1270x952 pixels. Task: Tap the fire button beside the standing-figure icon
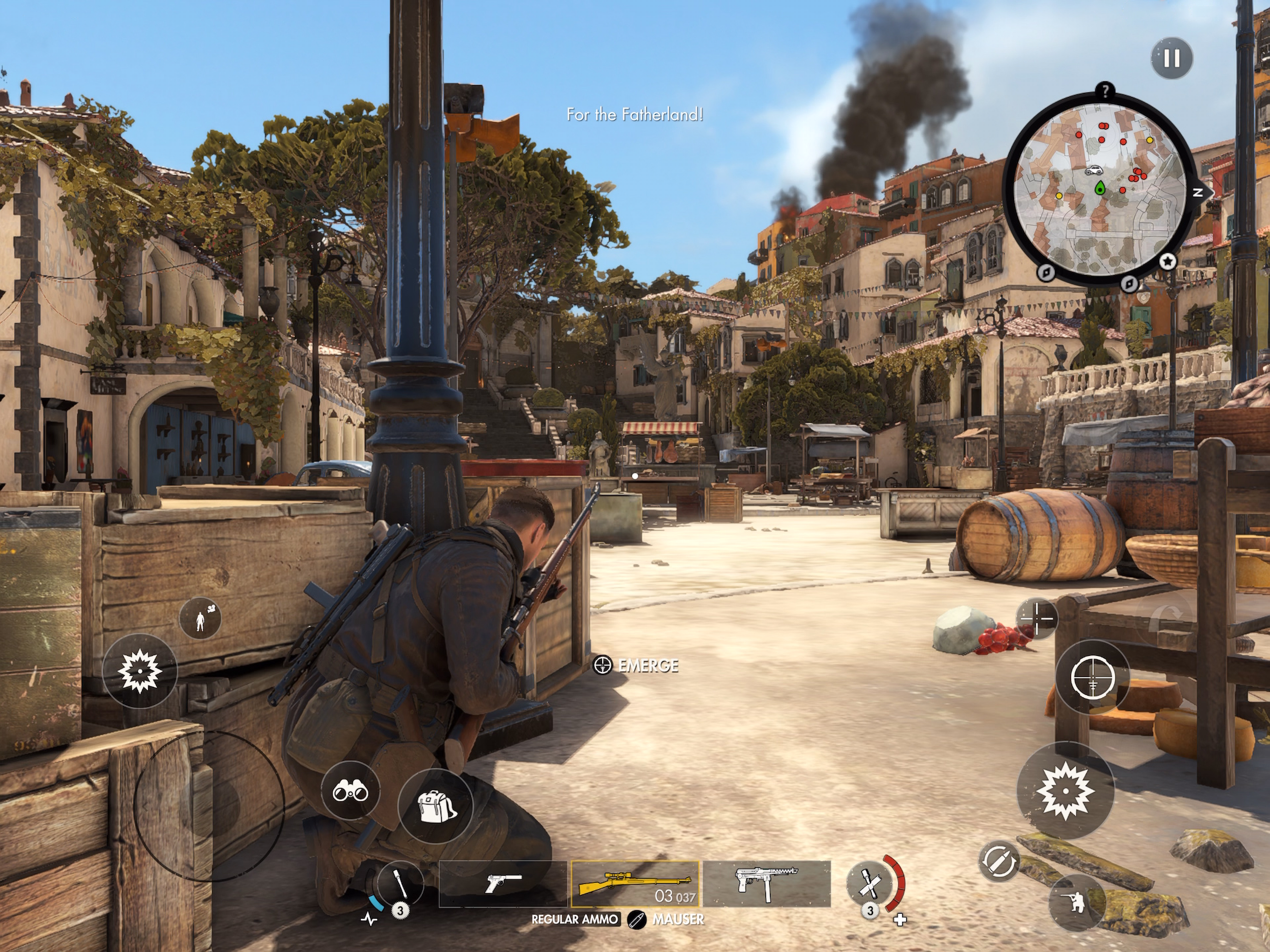coord(139,671)
